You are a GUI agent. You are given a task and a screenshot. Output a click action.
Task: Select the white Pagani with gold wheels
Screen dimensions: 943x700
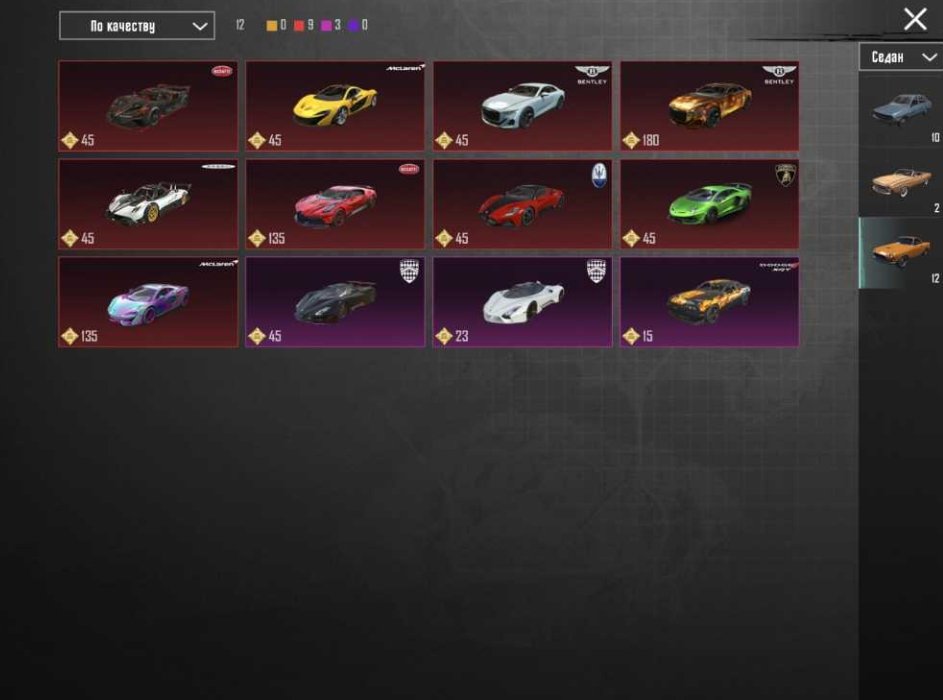click(x=148, y=204)
